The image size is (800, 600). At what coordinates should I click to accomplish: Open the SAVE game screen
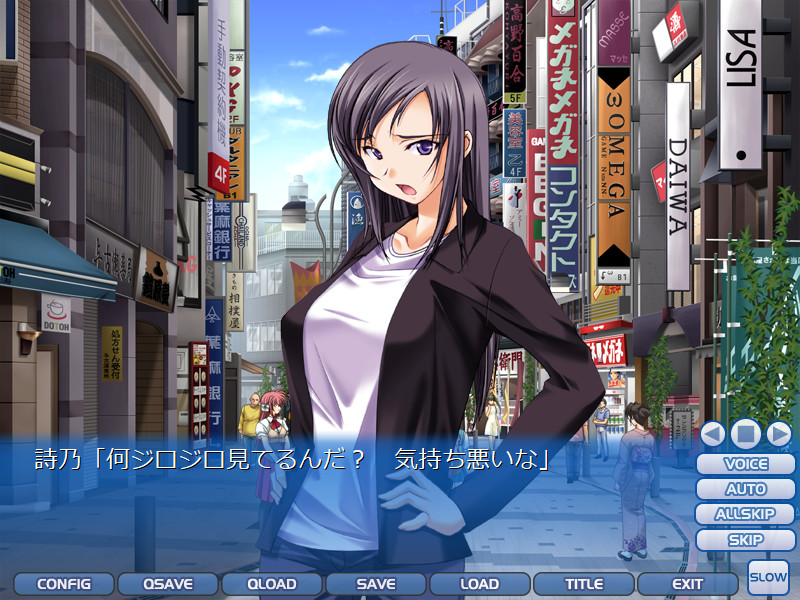click(x=376, y=584)
